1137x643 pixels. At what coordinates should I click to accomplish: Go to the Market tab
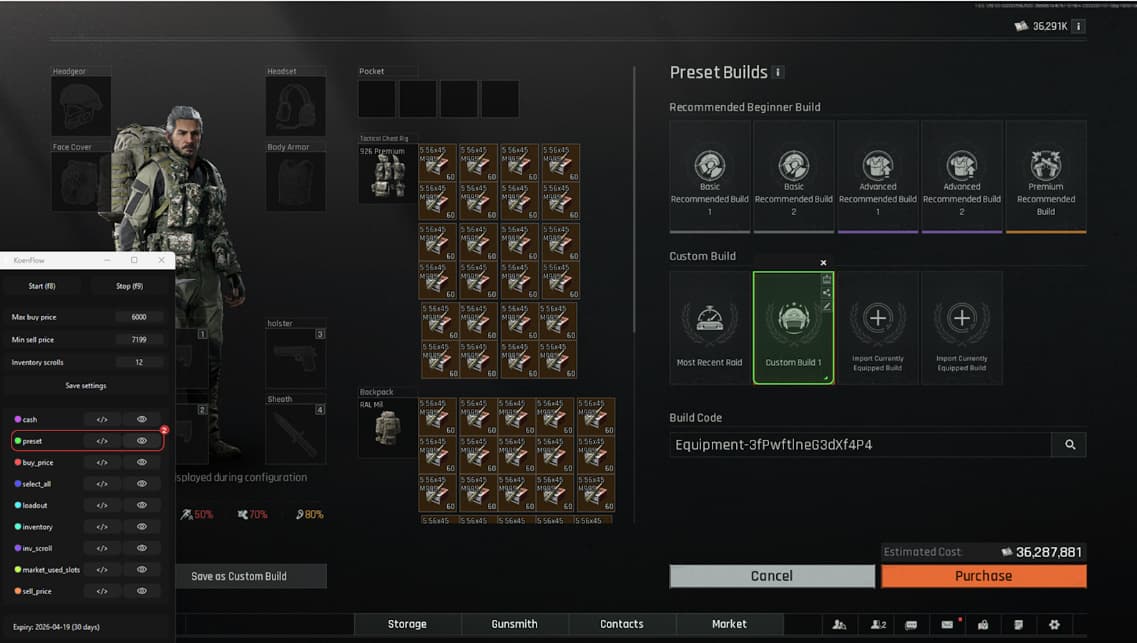pos(729,624)
